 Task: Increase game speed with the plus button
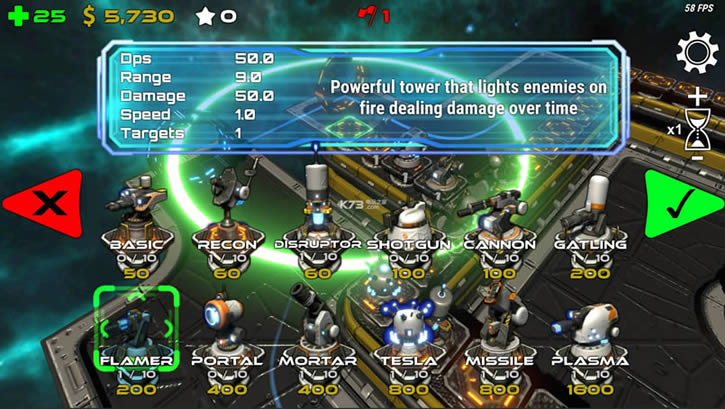697,97
